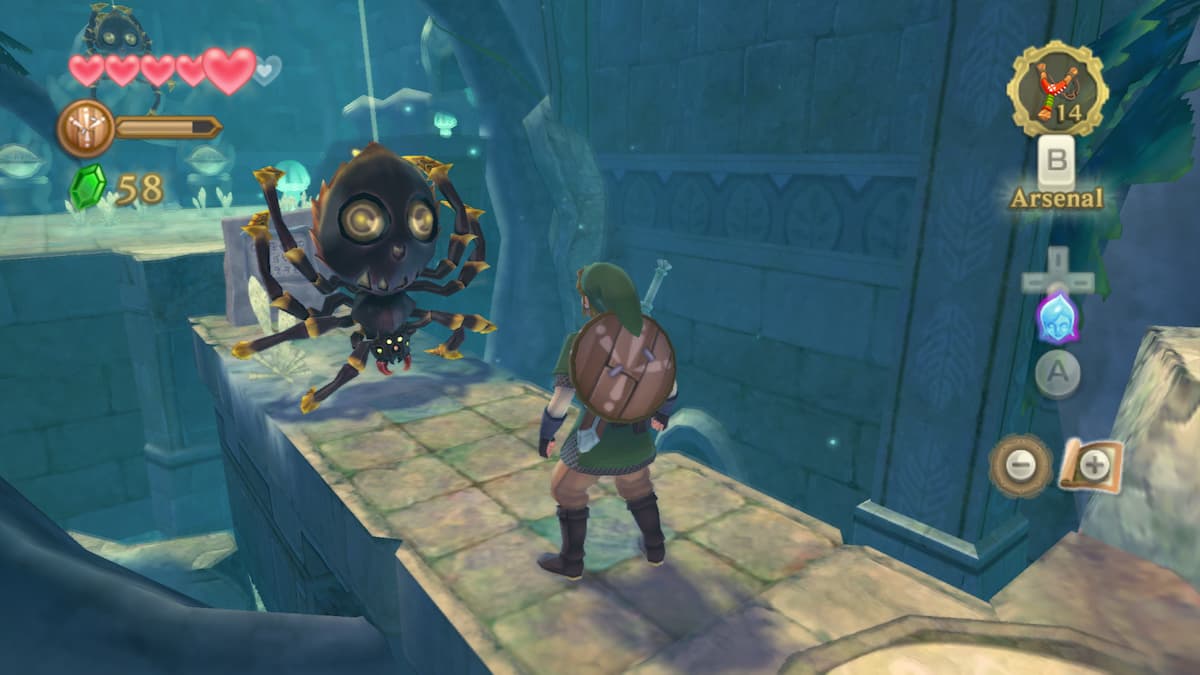Select the slingshot item icon
This screenshot has height=675, width=1200.
tap(1057, 88)
